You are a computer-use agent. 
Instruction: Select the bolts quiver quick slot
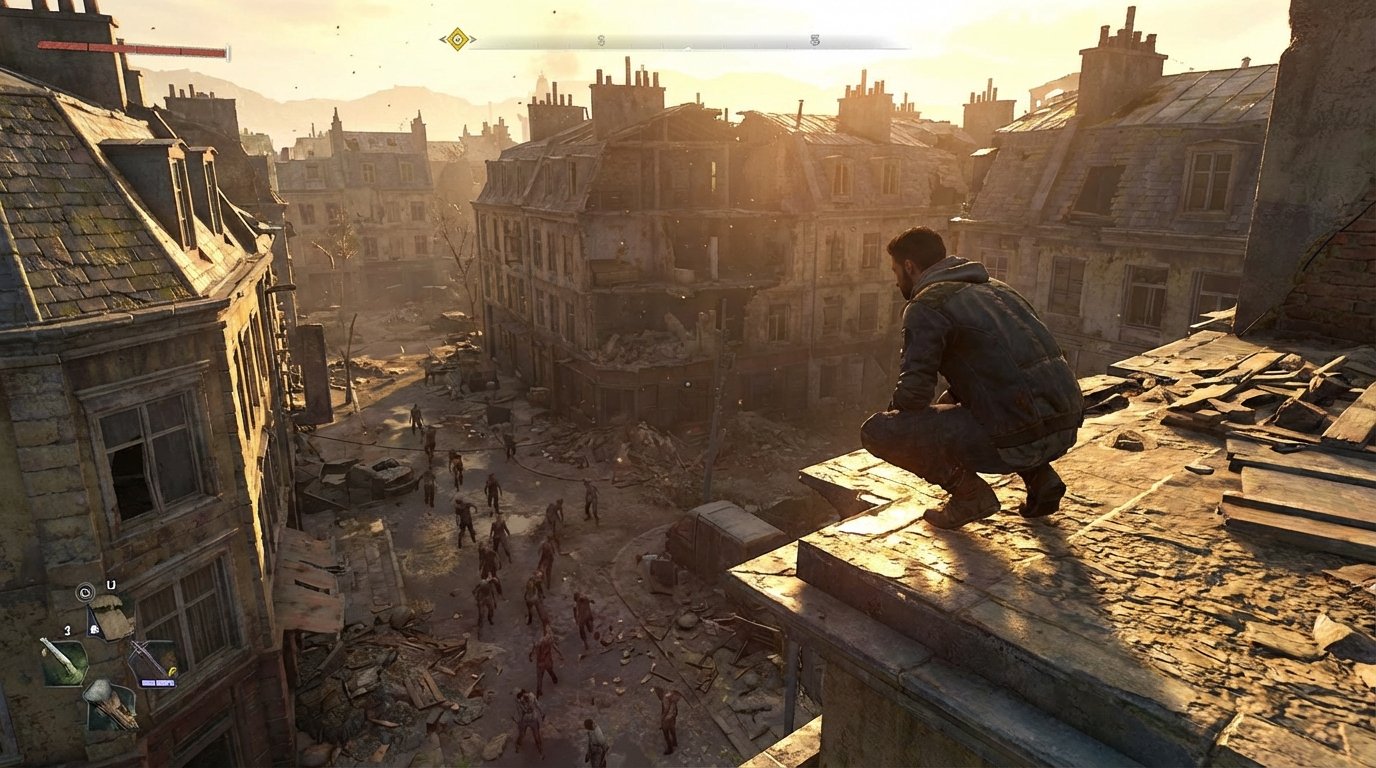coord(110,707)
